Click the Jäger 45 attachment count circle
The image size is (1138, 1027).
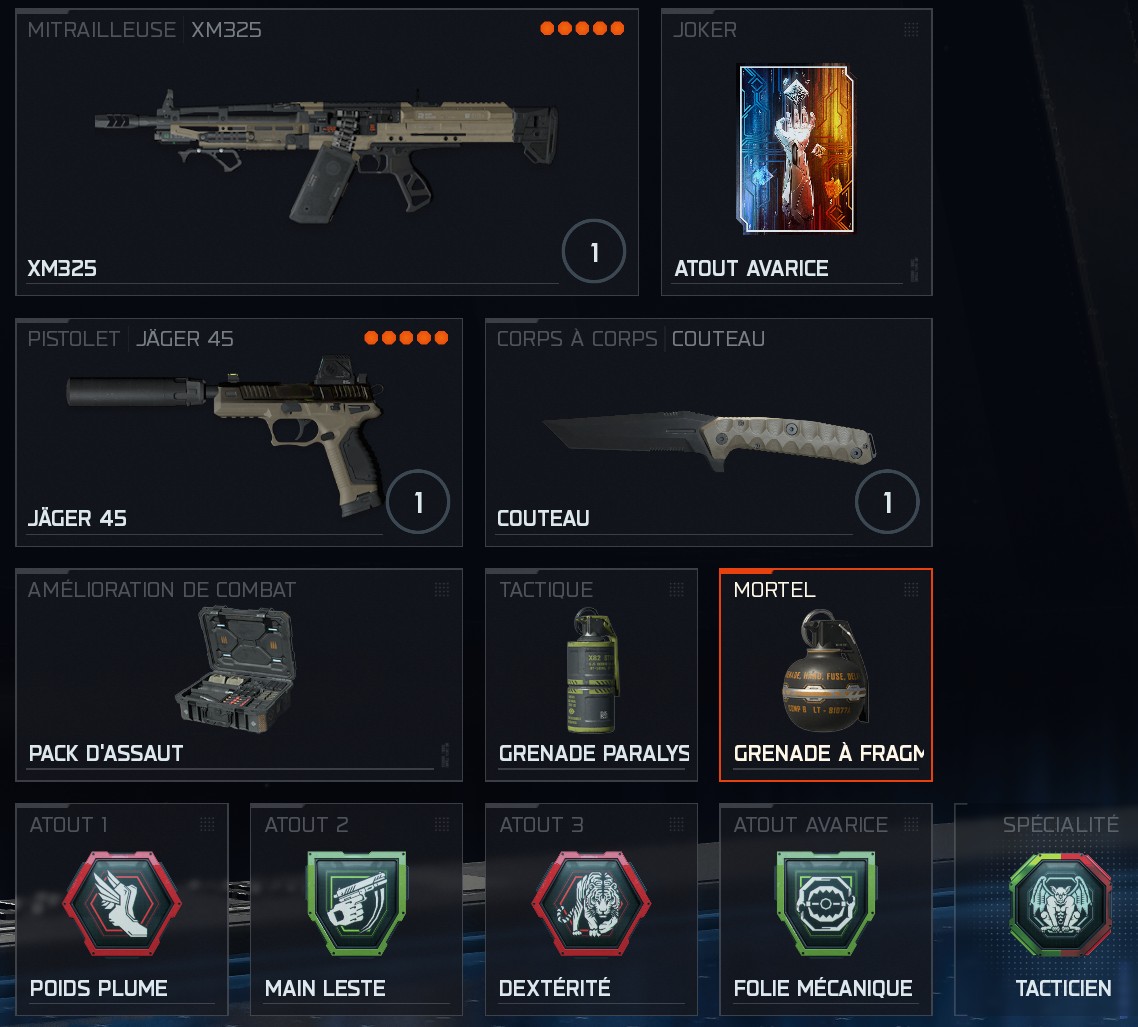click(x=418, y=502)
